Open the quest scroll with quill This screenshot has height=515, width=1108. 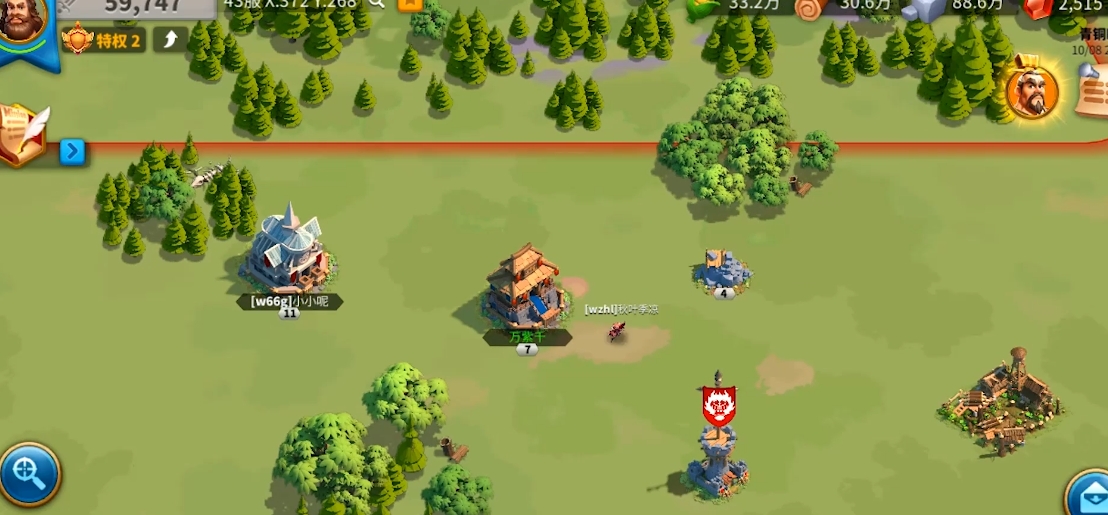point(25,133)
